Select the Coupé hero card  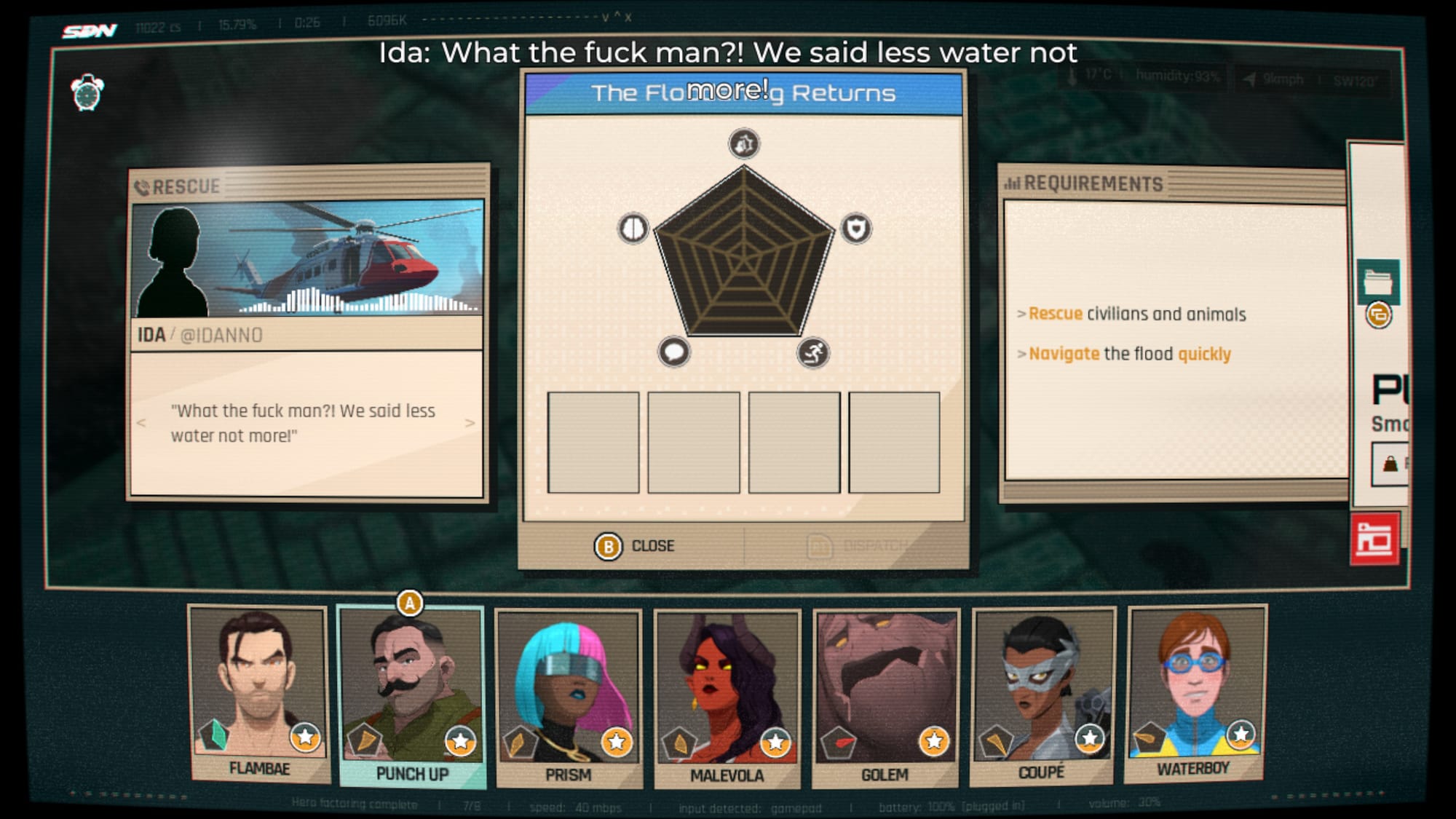[x=1042, y=695]
